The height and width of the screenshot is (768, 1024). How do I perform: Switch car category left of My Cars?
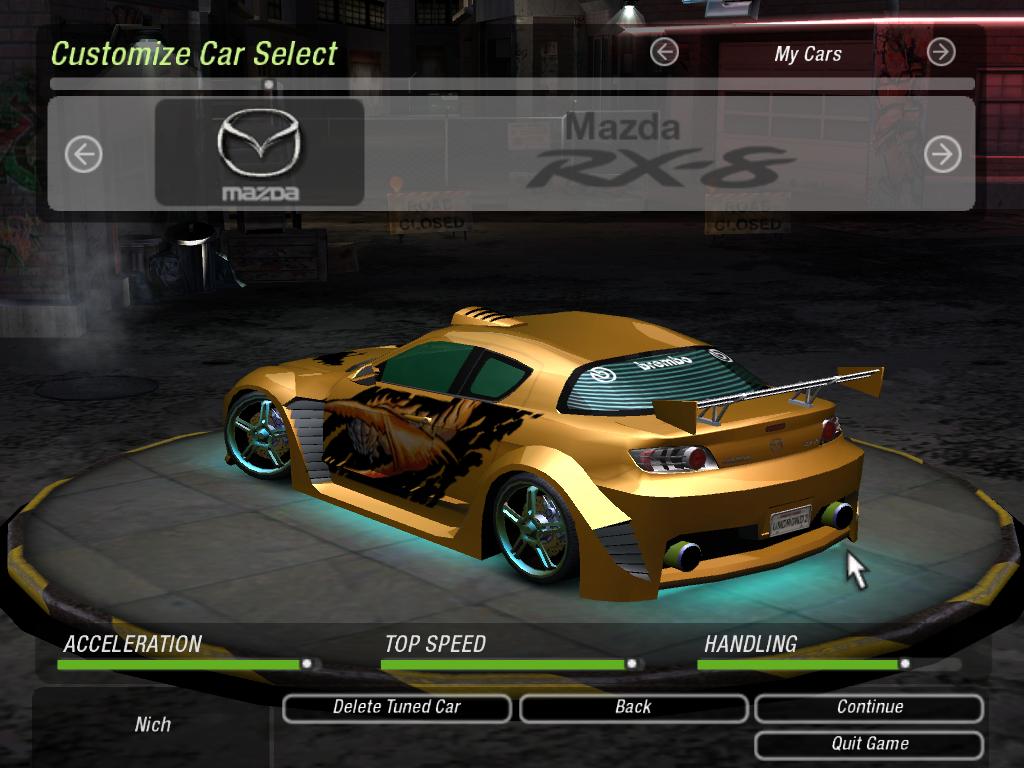tap(664, 52)
